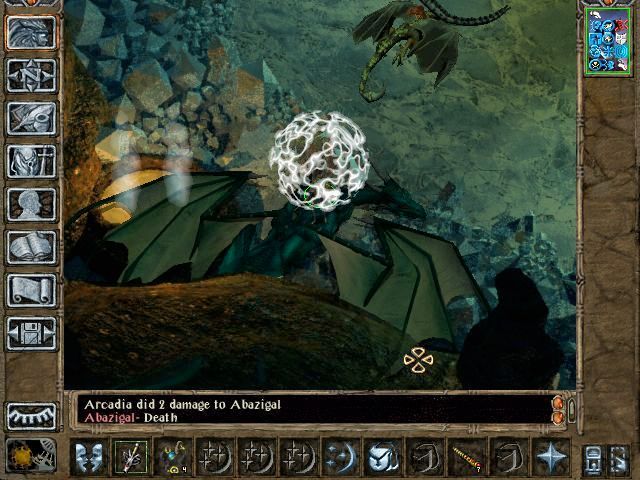Click the closed-eye rest button

31,415
